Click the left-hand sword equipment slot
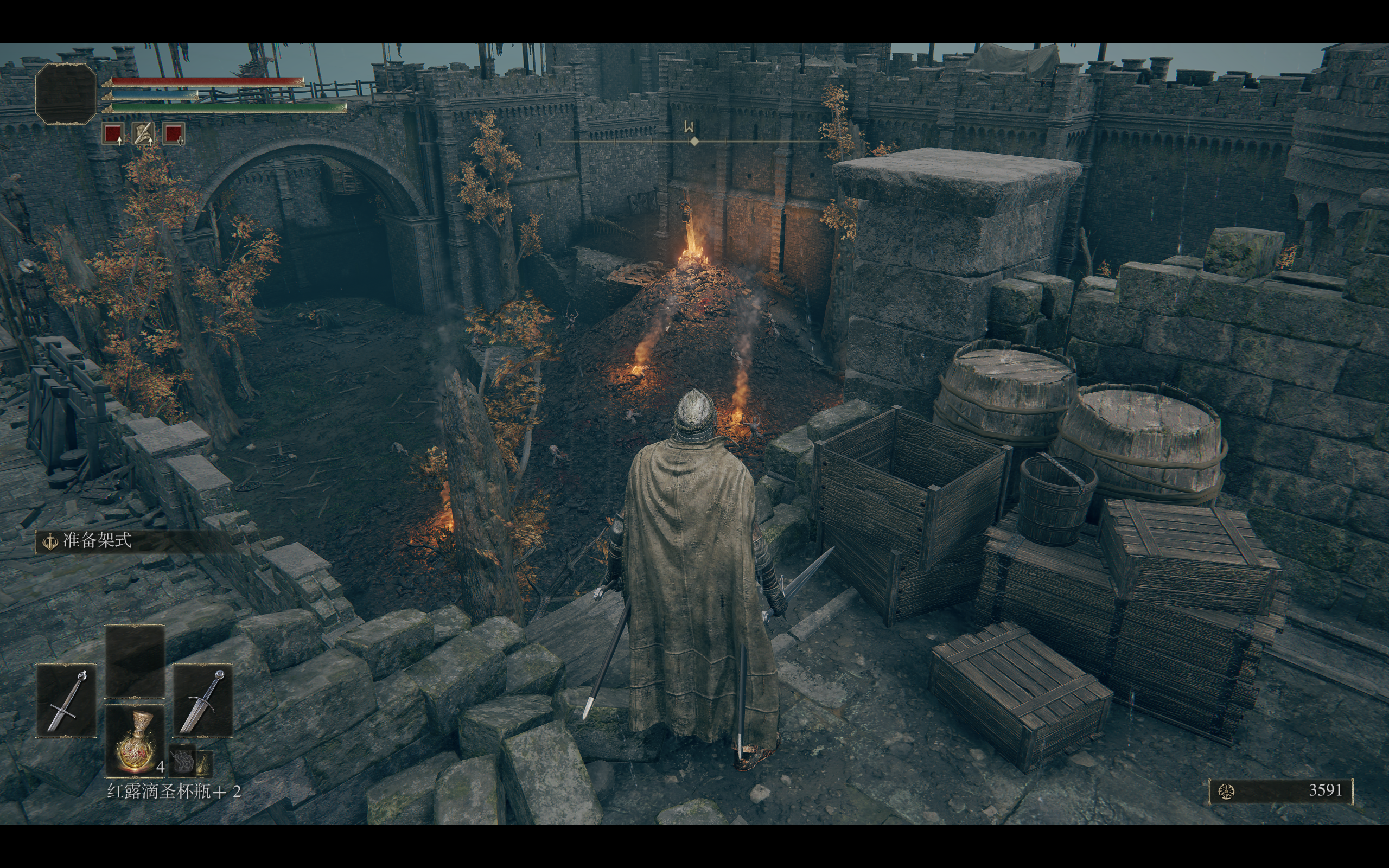This screenshot has width=1389, height=868. 66,700
